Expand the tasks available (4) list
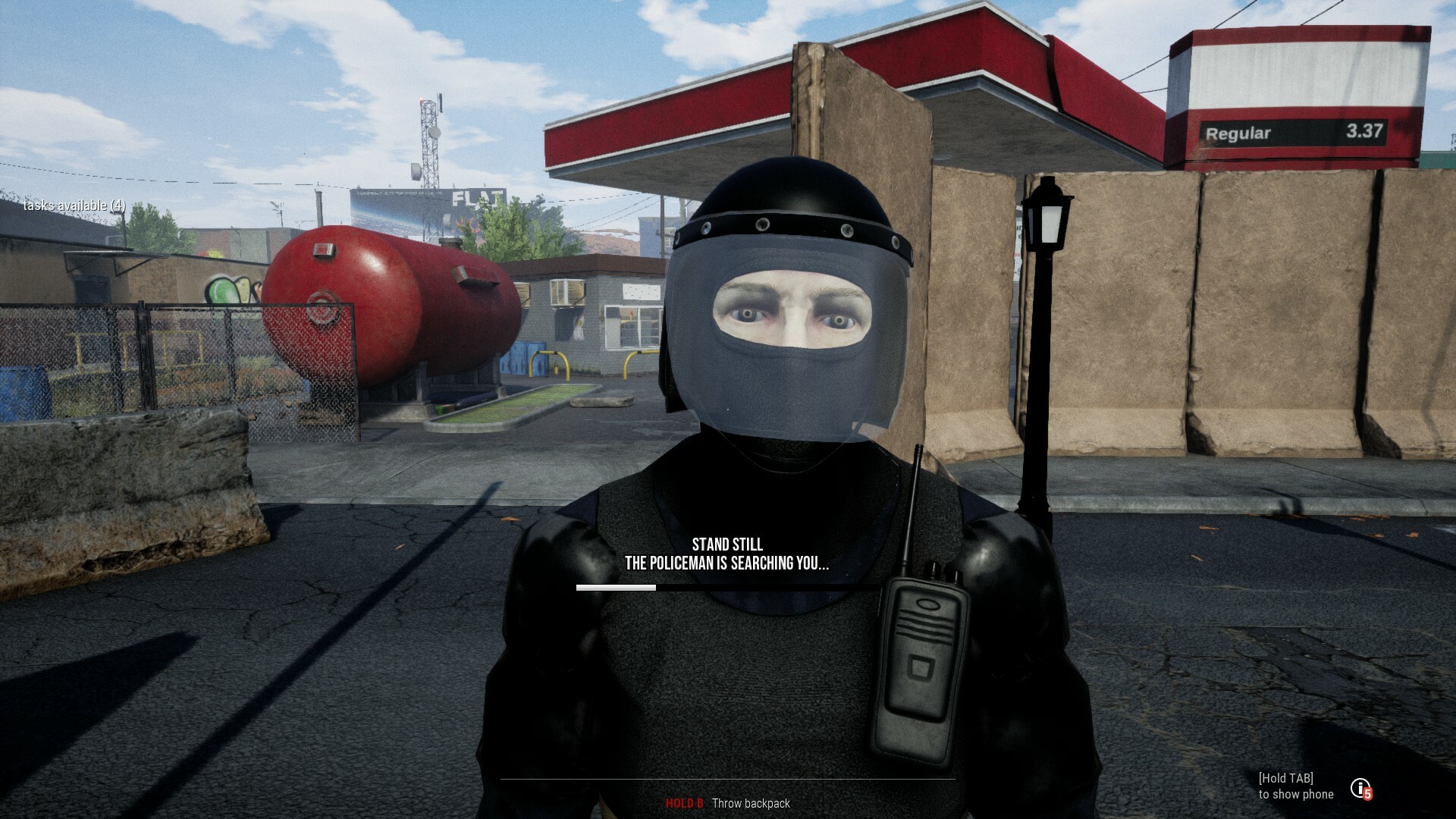1456x819 pixels. 74,205
